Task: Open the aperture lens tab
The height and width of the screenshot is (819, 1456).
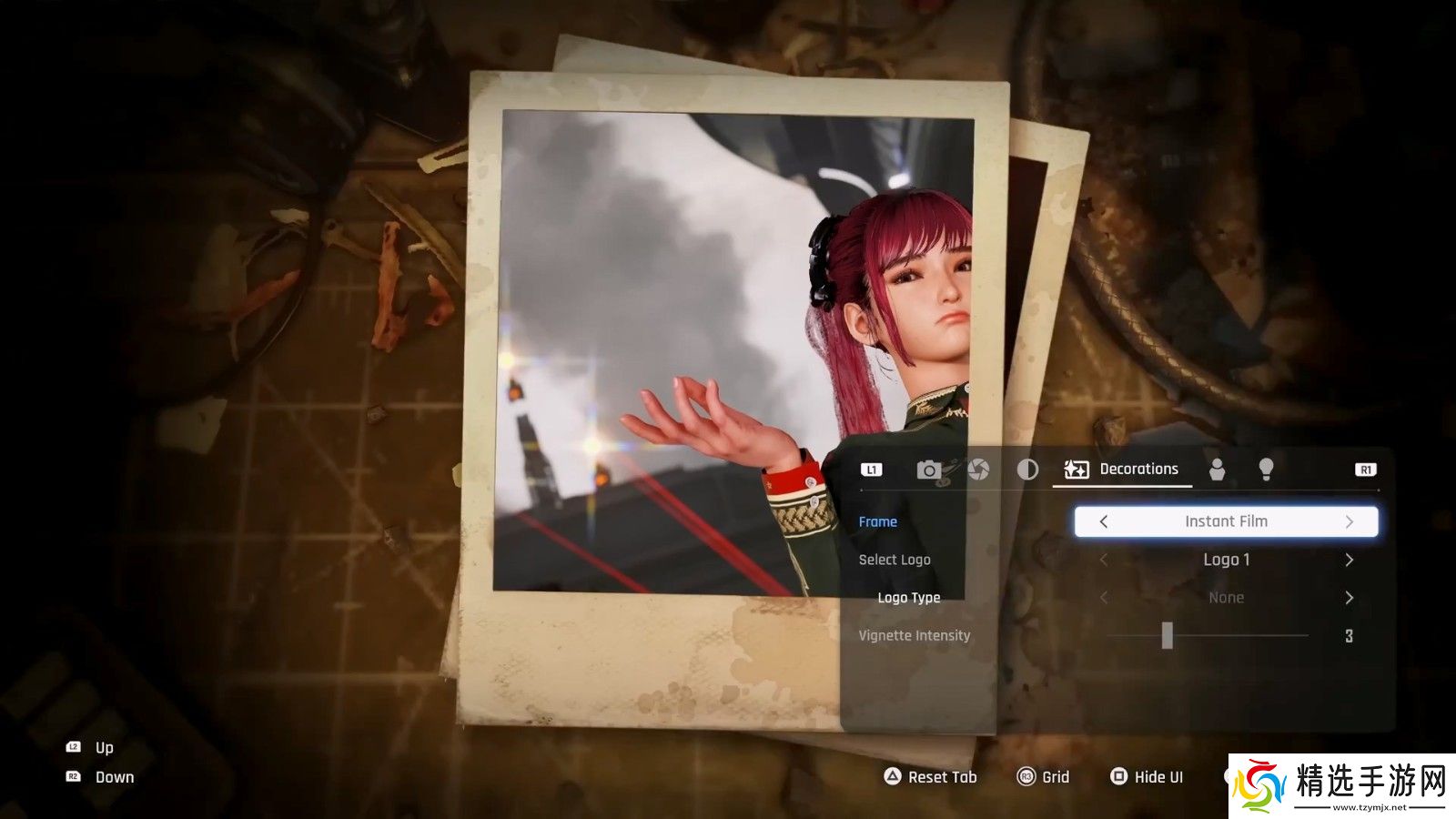Action: tap(978, 470)
